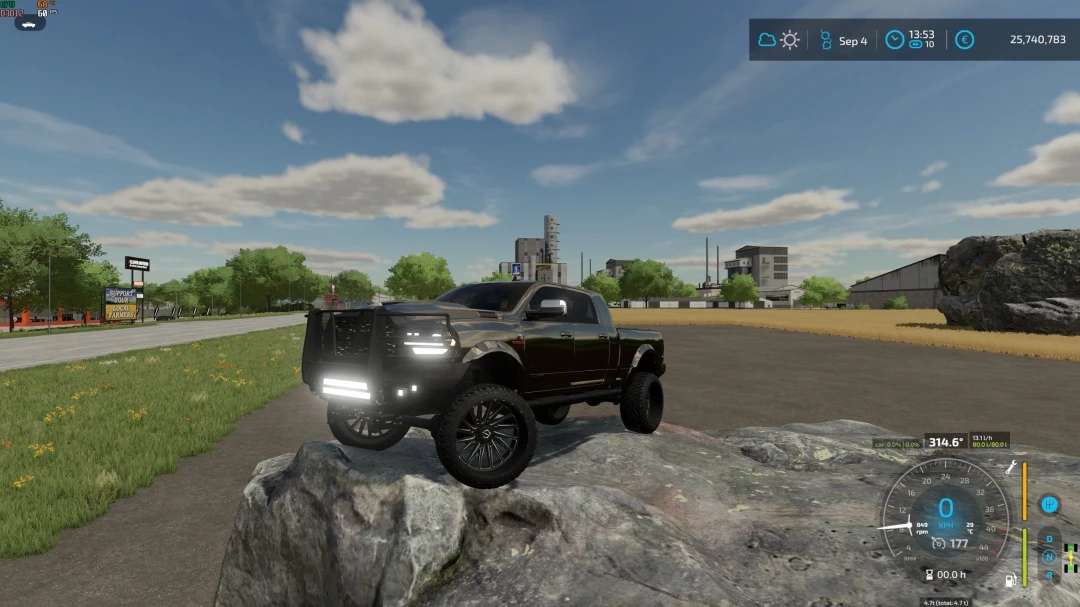This screenshot has width=1080, height=607.
Task: Click the fuel pump icon
Action: point(1011,579)
